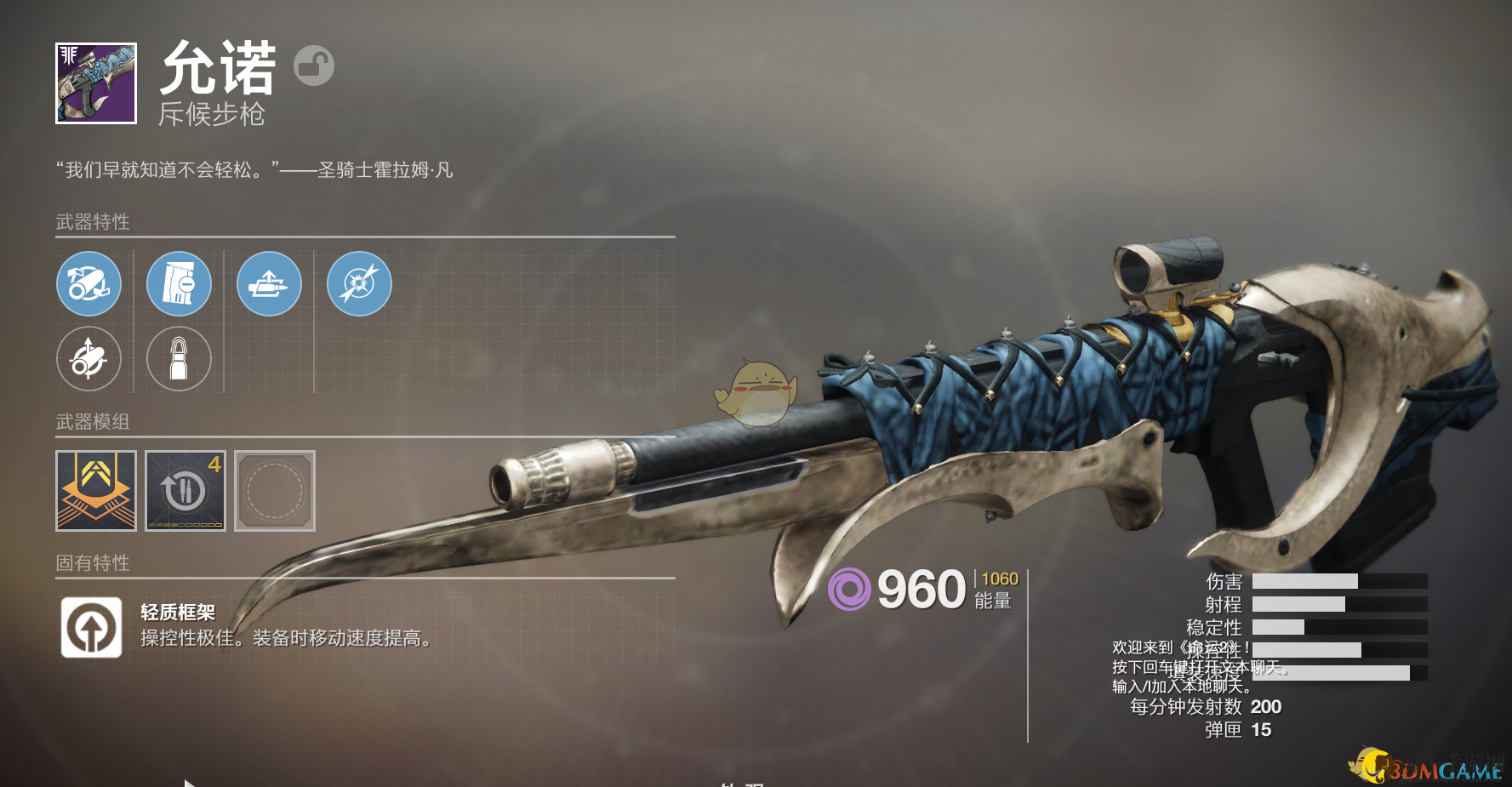This screenshot has width=1512, height=787.
Task: Open the orange chevron weapon mod slot
Action: coord(96,491)
